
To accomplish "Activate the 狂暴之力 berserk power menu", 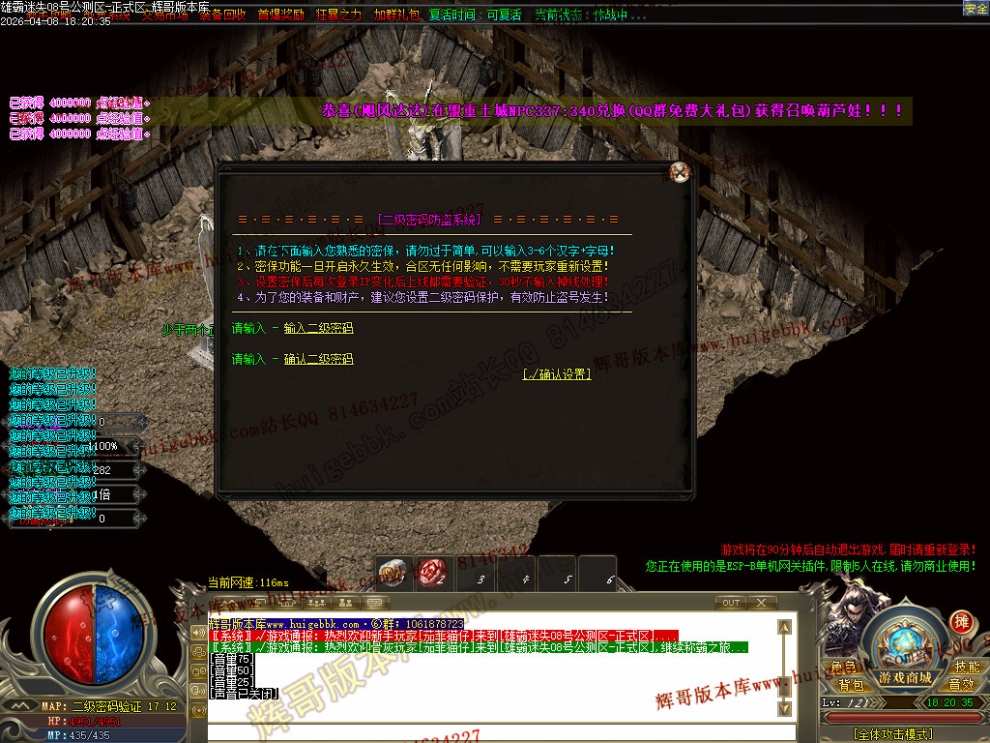I will pos(339,15).
